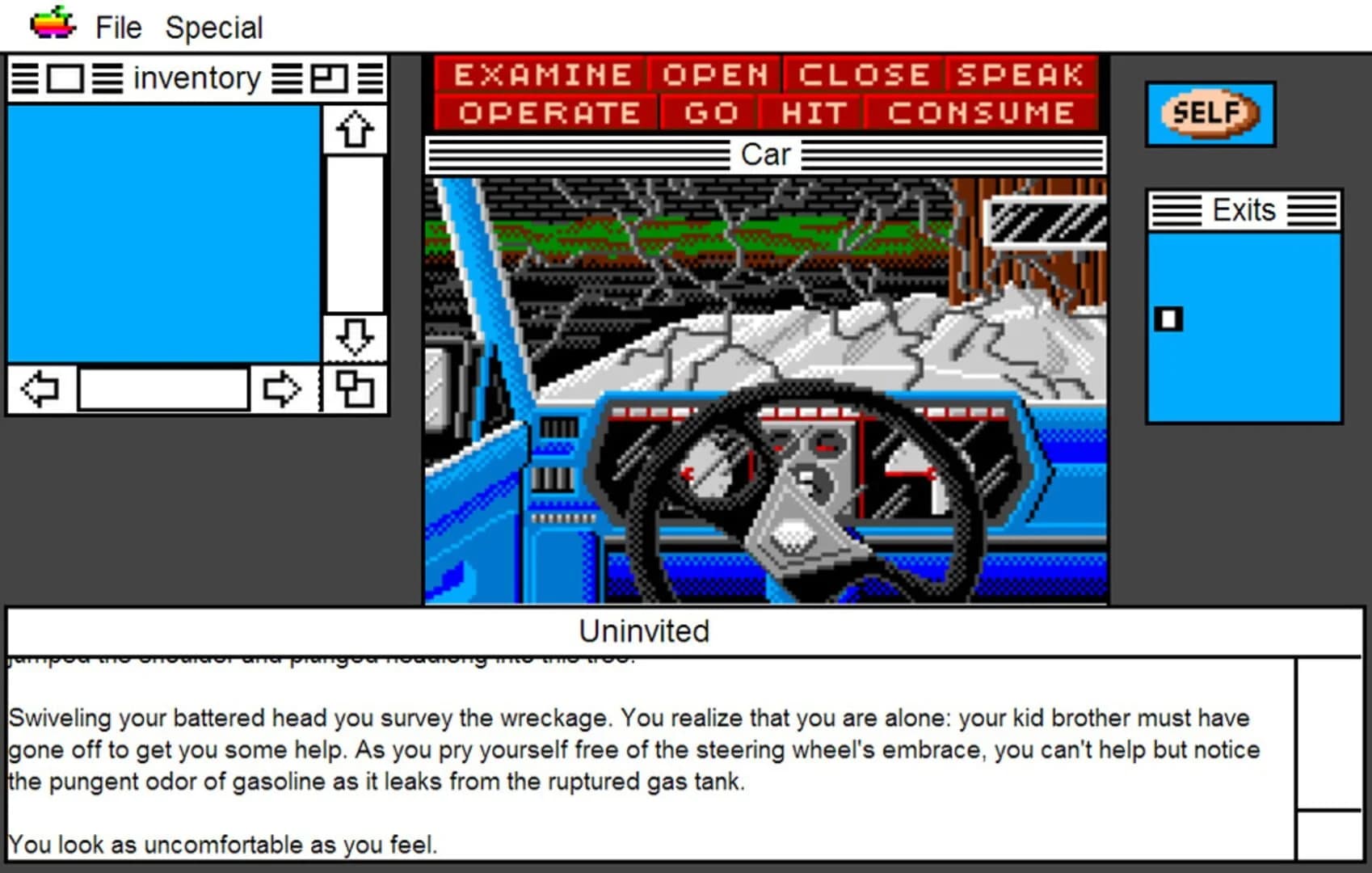
Task: Click the inventory window resize icon
Action: pyautogui.click(x=354, y=389)
